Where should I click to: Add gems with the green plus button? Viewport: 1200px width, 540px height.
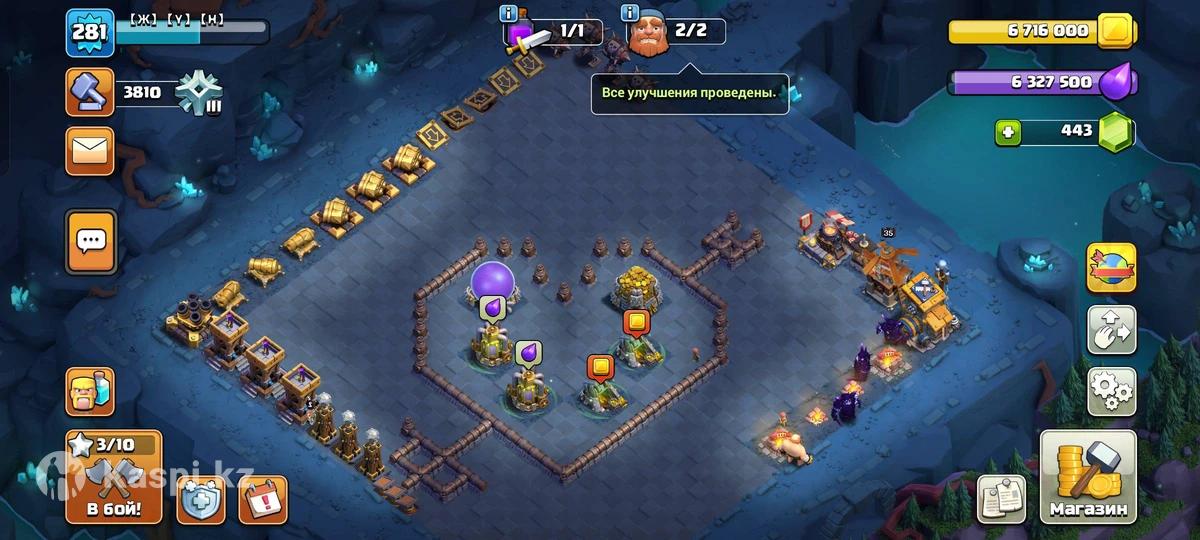(x=1008, y=132)
